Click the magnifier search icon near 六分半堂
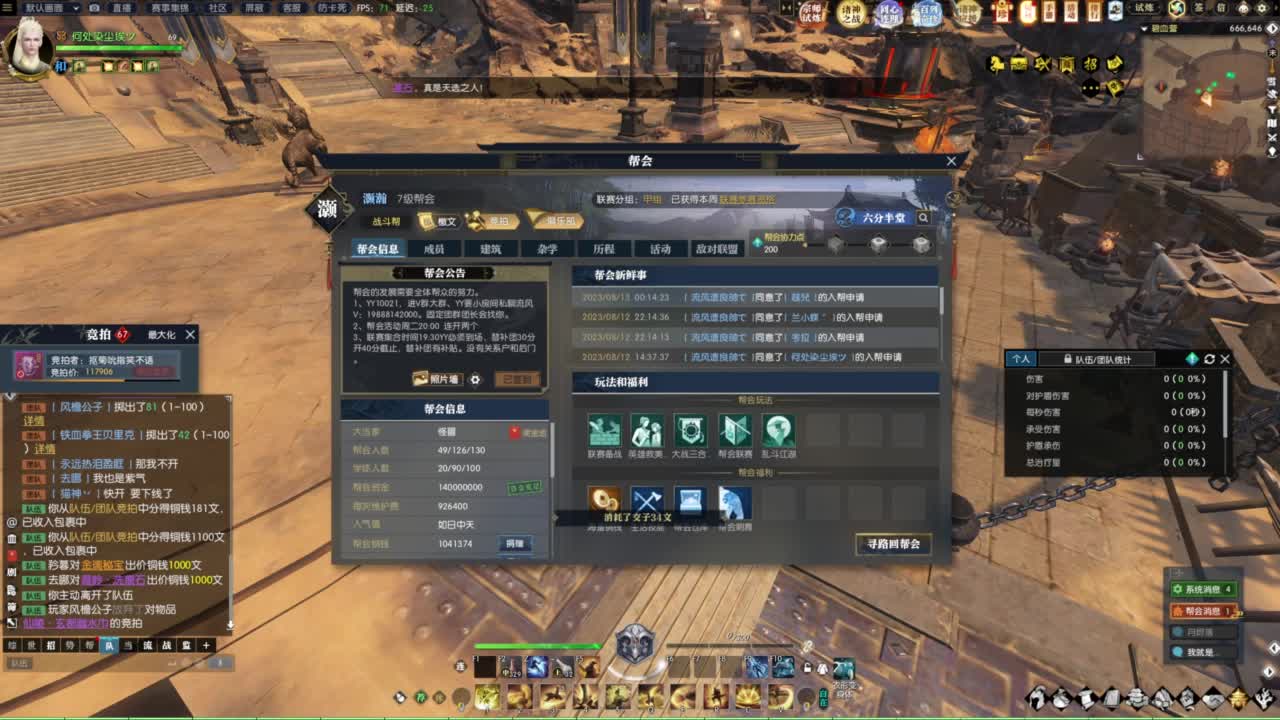Screen dimensions: 1280x720 click(925, 216)
